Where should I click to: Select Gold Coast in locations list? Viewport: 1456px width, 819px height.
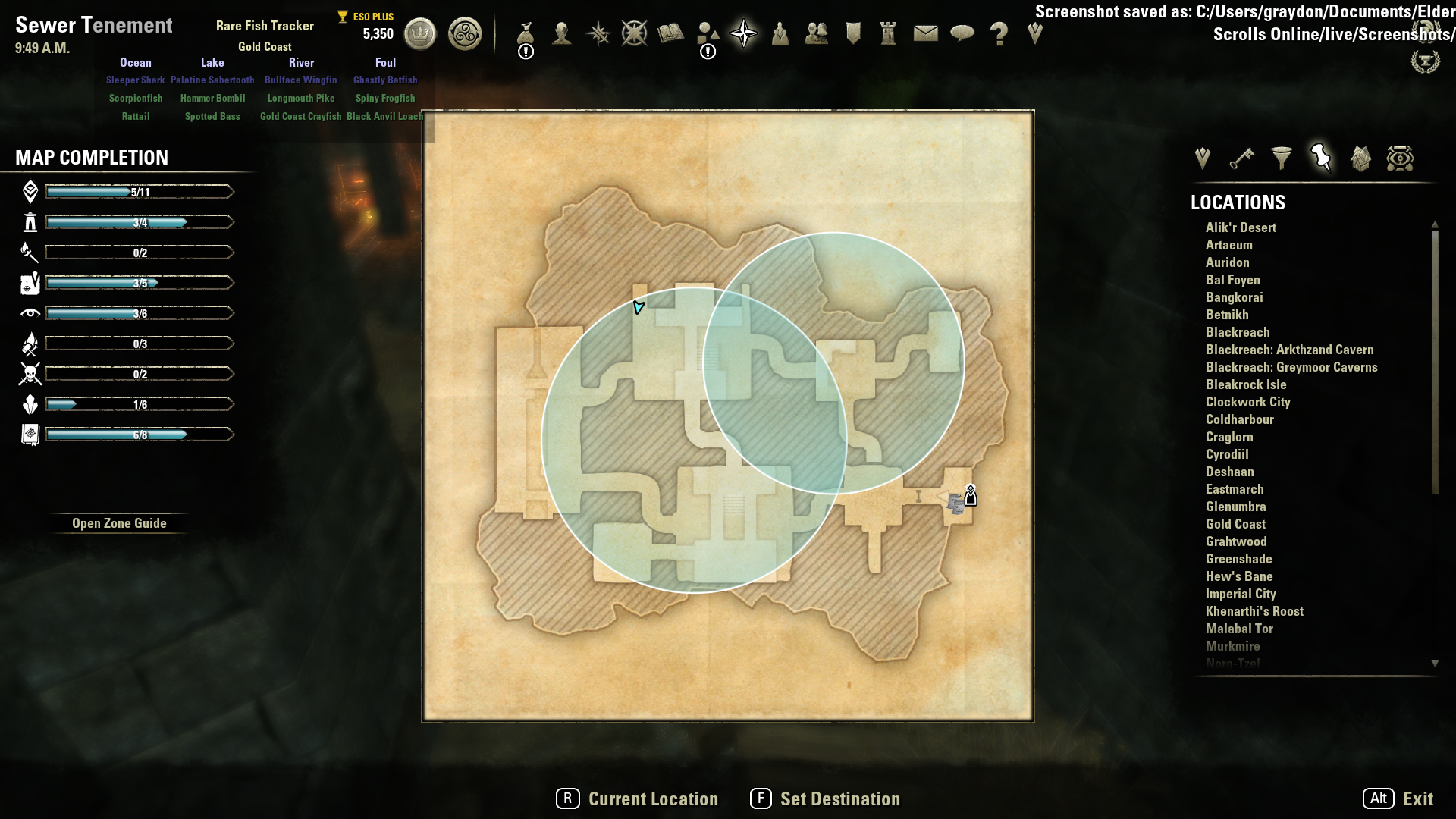1235,524
